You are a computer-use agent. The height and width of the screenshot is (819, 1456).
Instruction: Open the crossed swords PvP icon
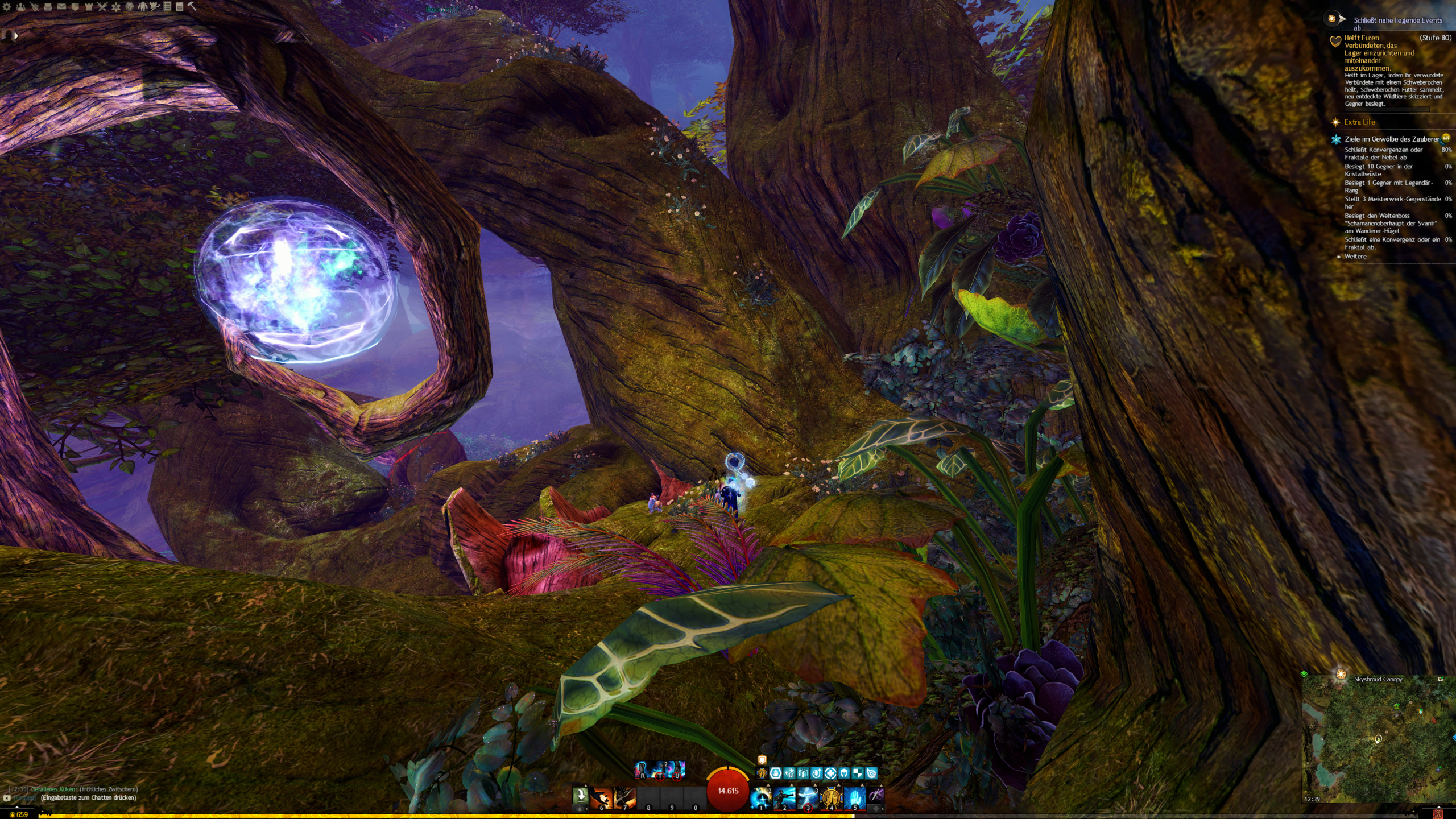102,7
